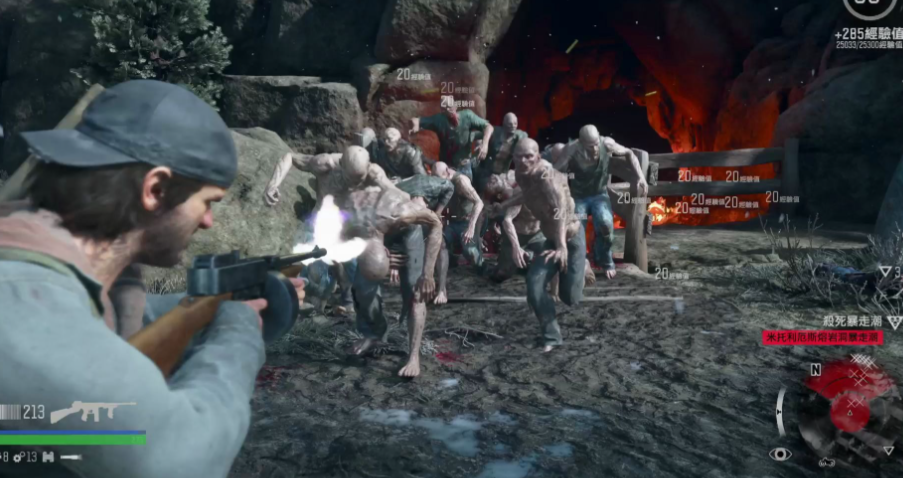This screenshot has height=478, width=903.
Task: Select the scrap gear icon
Action: click(18, 457)
